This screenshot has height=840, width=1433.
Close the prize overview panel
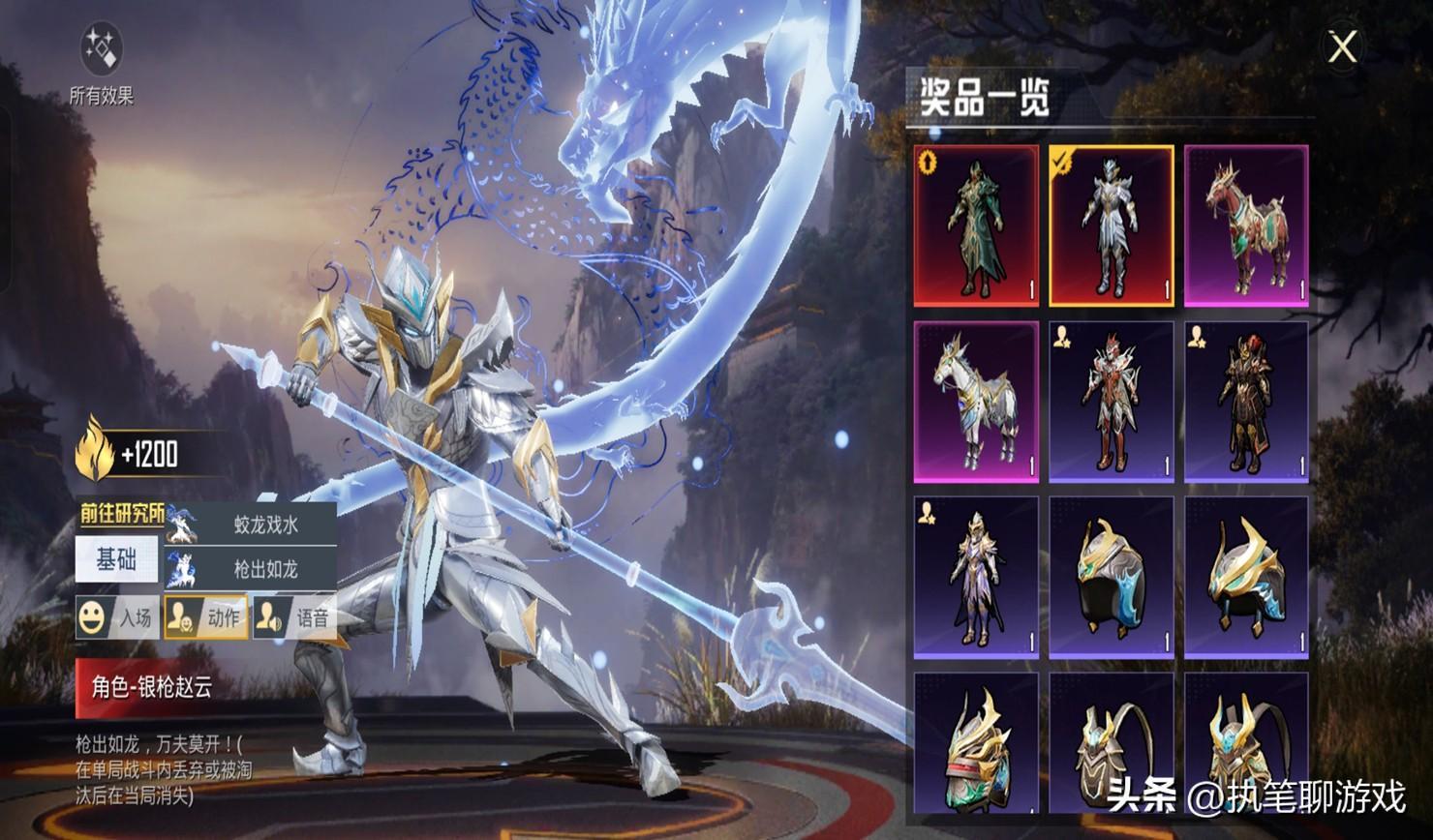point(1342,46)
